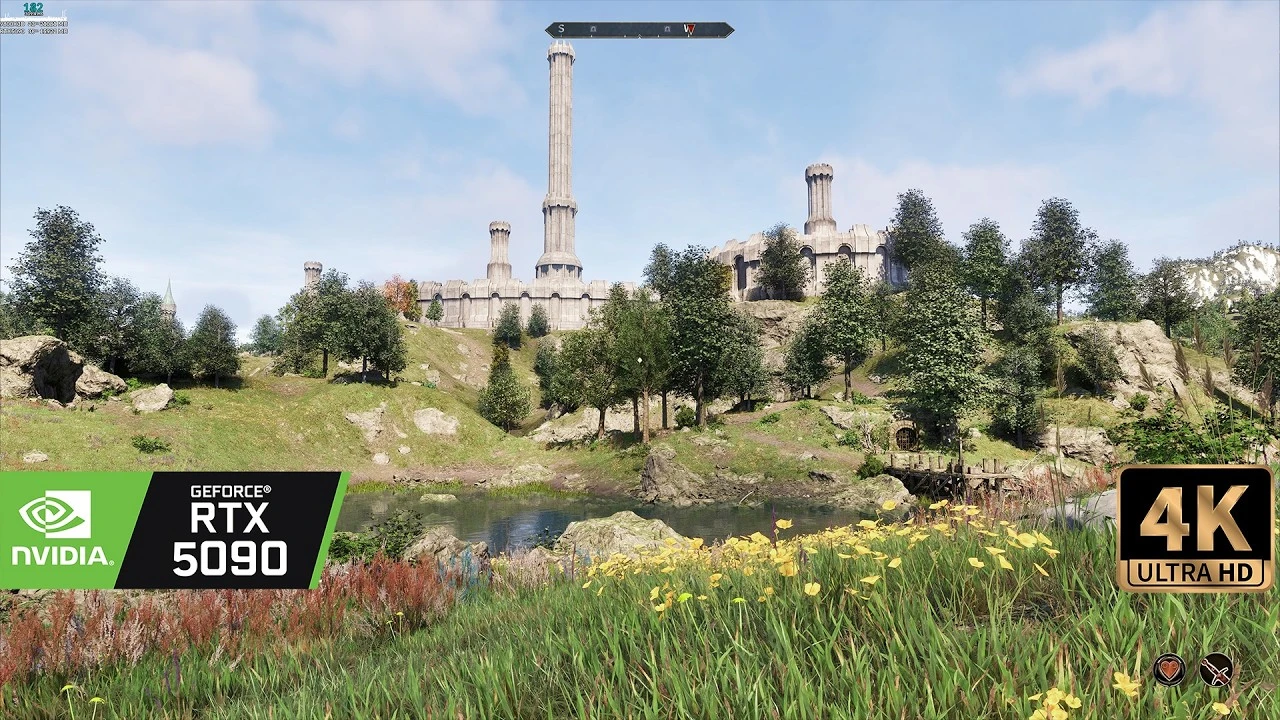
Task: Open the center arrow notch on the compass
Action: [x=639, y=35]
